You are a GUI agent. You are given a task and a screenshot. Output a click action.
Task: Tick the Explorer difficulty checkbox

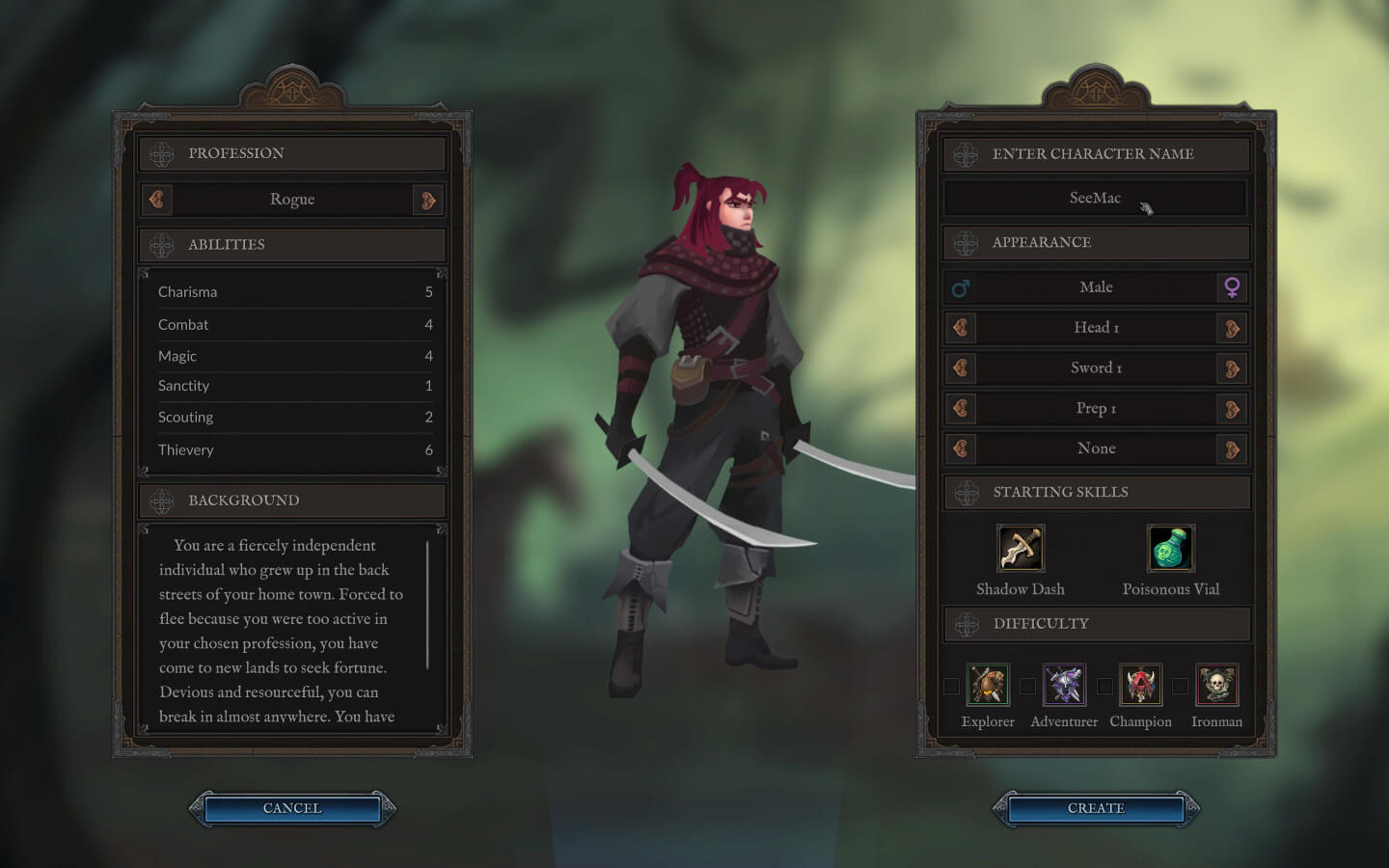tap(951, 686)
